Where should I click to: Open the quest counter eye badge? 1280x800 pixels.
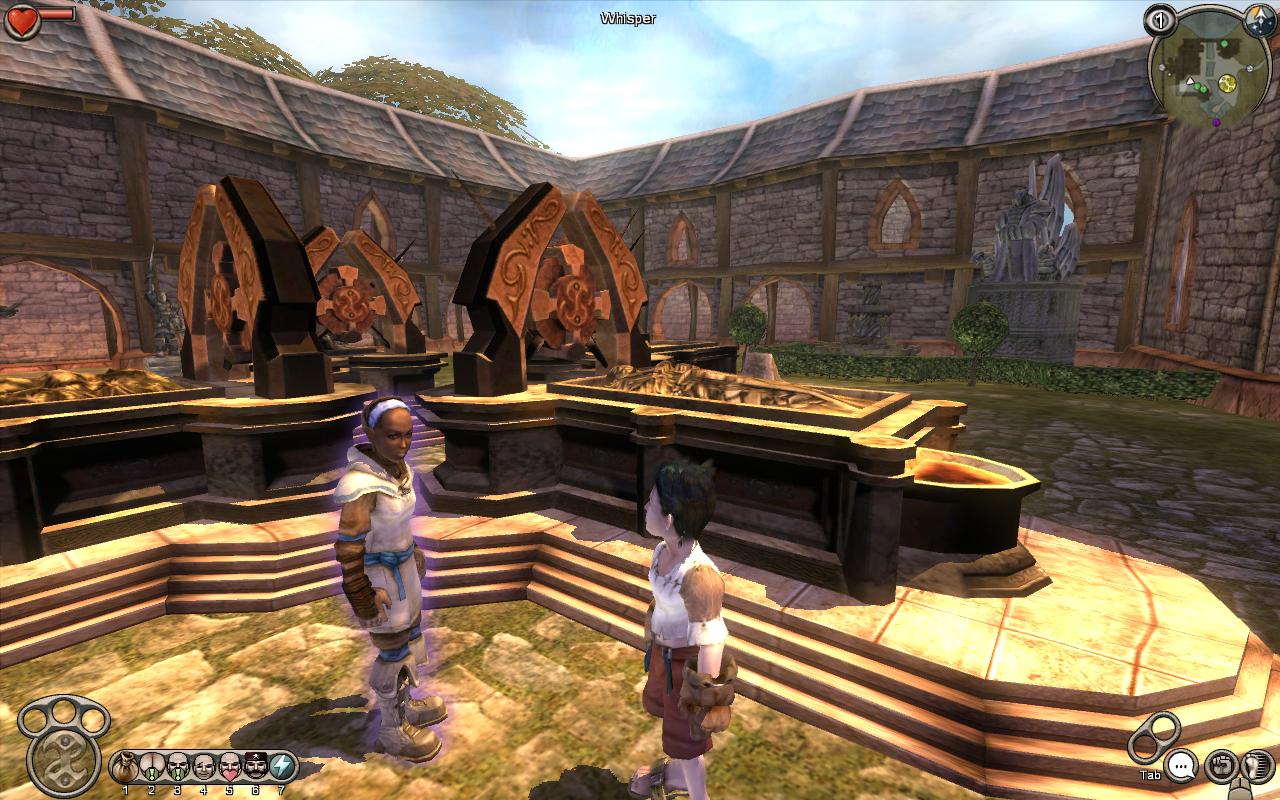point(1160,20)
